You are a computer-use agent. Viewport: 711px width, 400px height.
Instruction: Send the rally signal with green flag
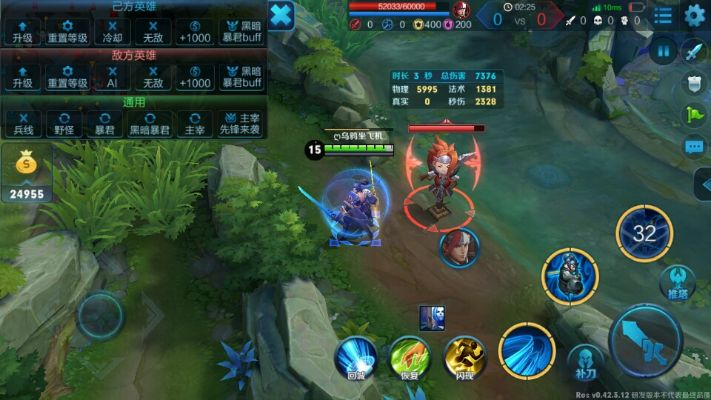click(x=694, y=116)
